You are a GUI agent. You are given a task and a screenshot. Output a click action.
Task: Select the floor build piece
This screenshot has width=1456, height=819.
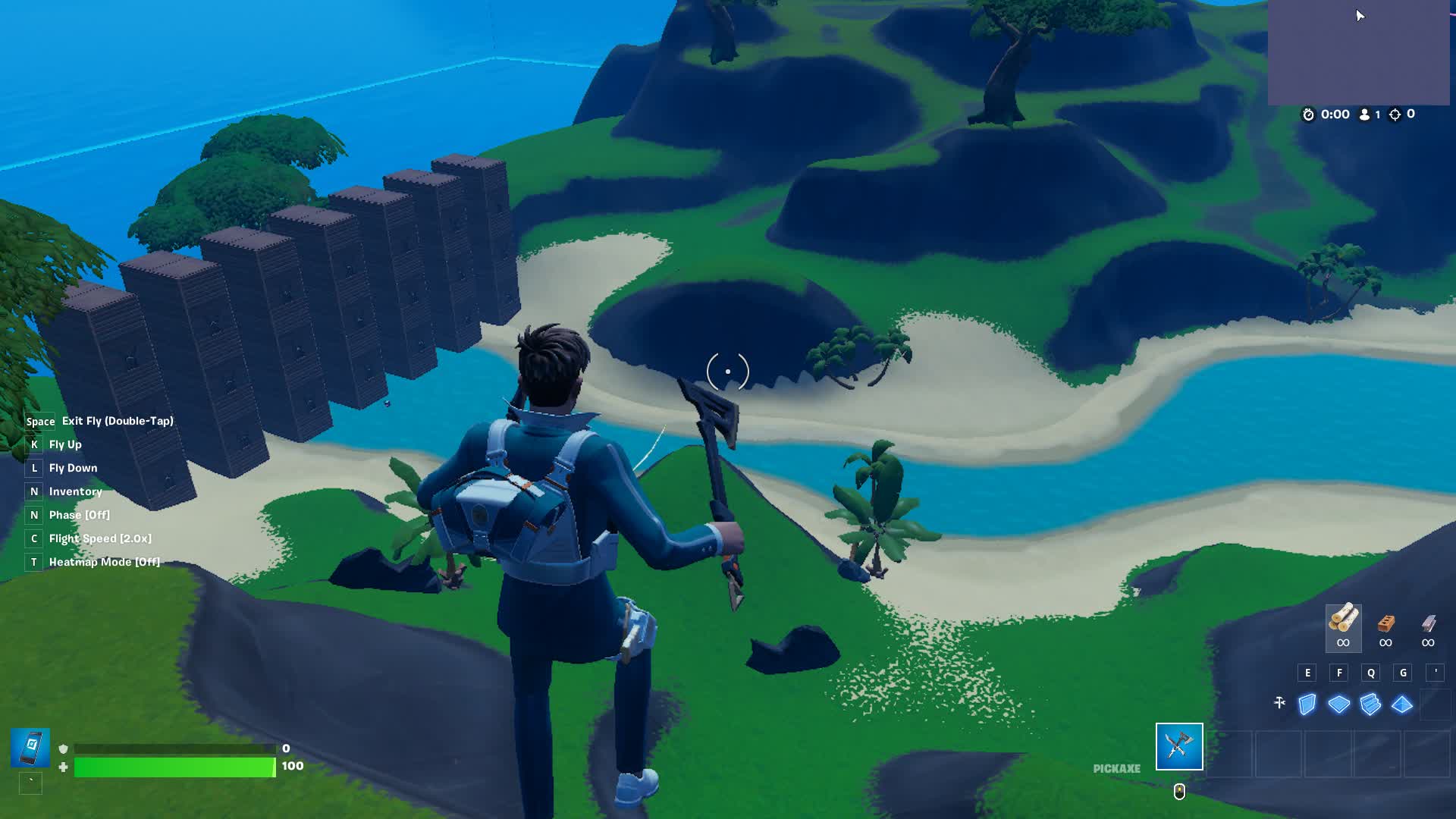click(1339, 704)
